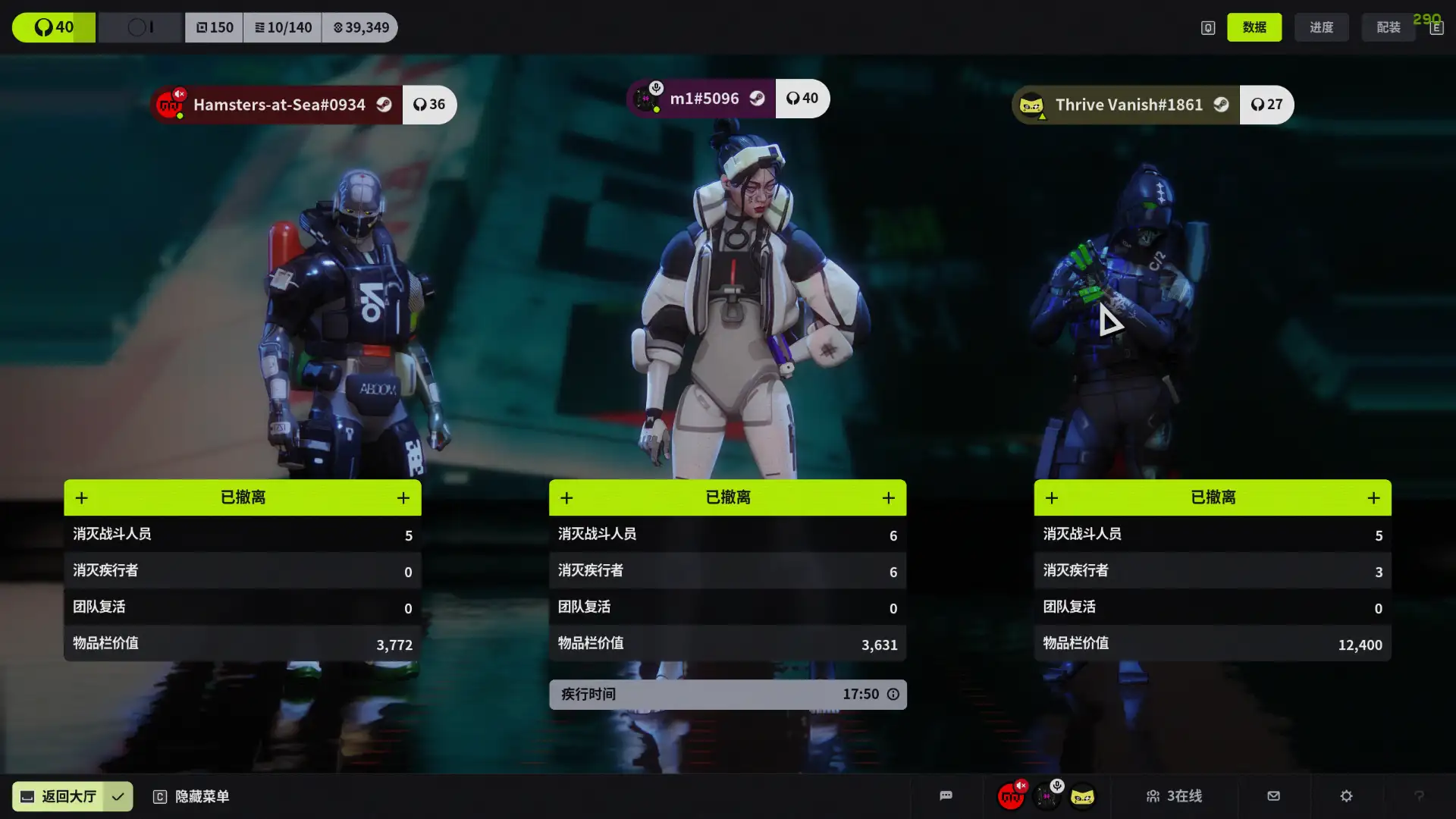Switch to the 数据 tab
1456x819 pixels.
pos(1254,27)
